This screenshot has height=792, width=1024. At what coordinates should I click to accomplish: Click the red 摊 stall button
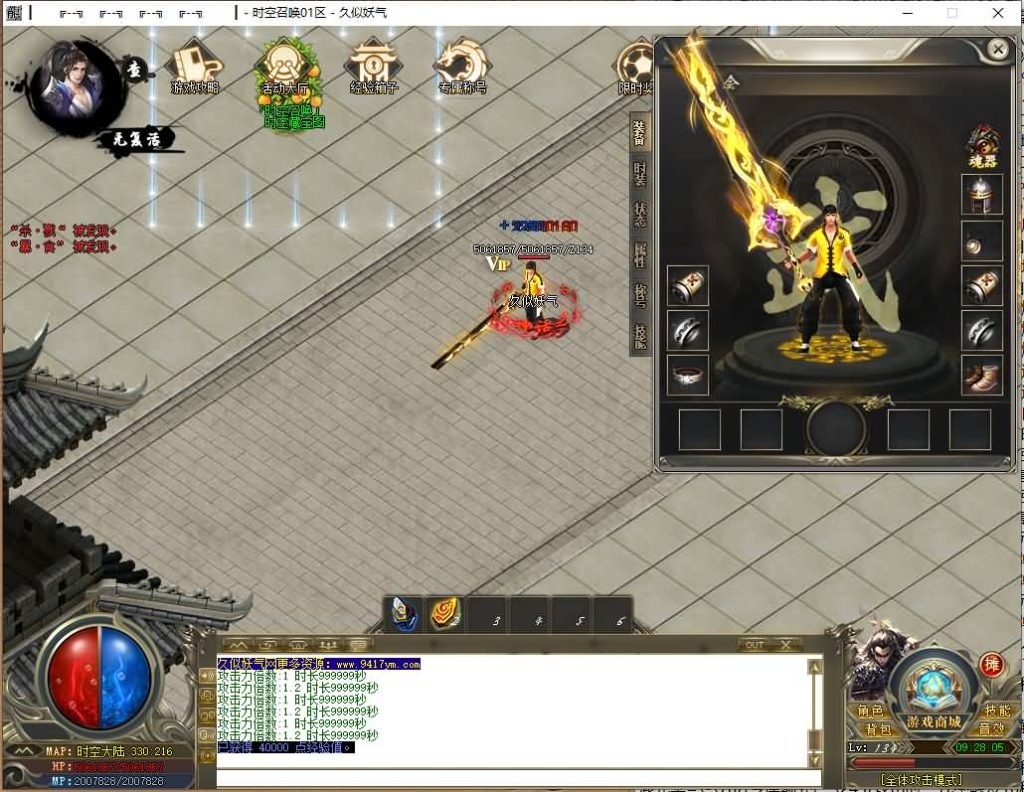tap(992, 665)
